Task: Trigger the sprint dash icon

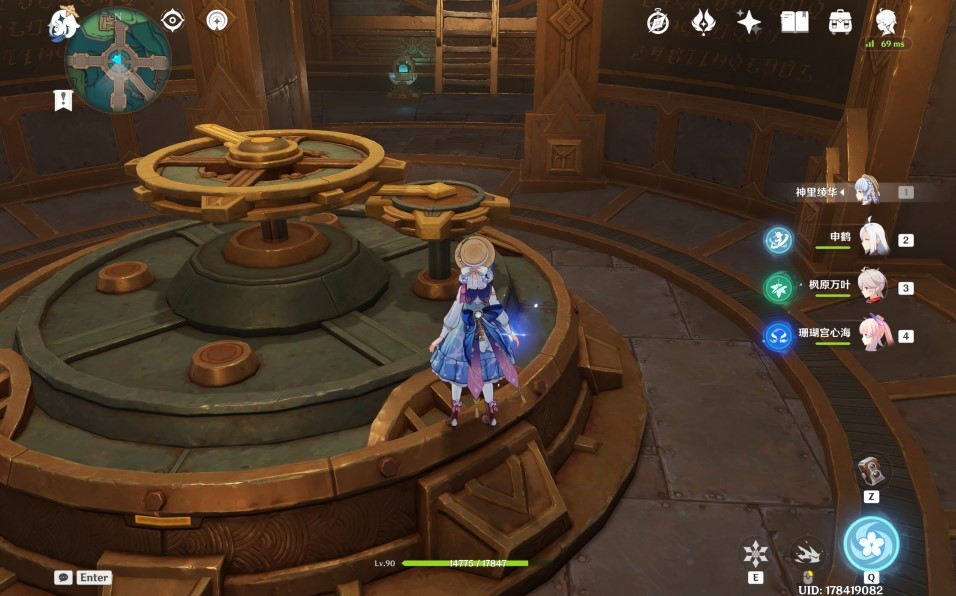Action: tap(808, 552)
